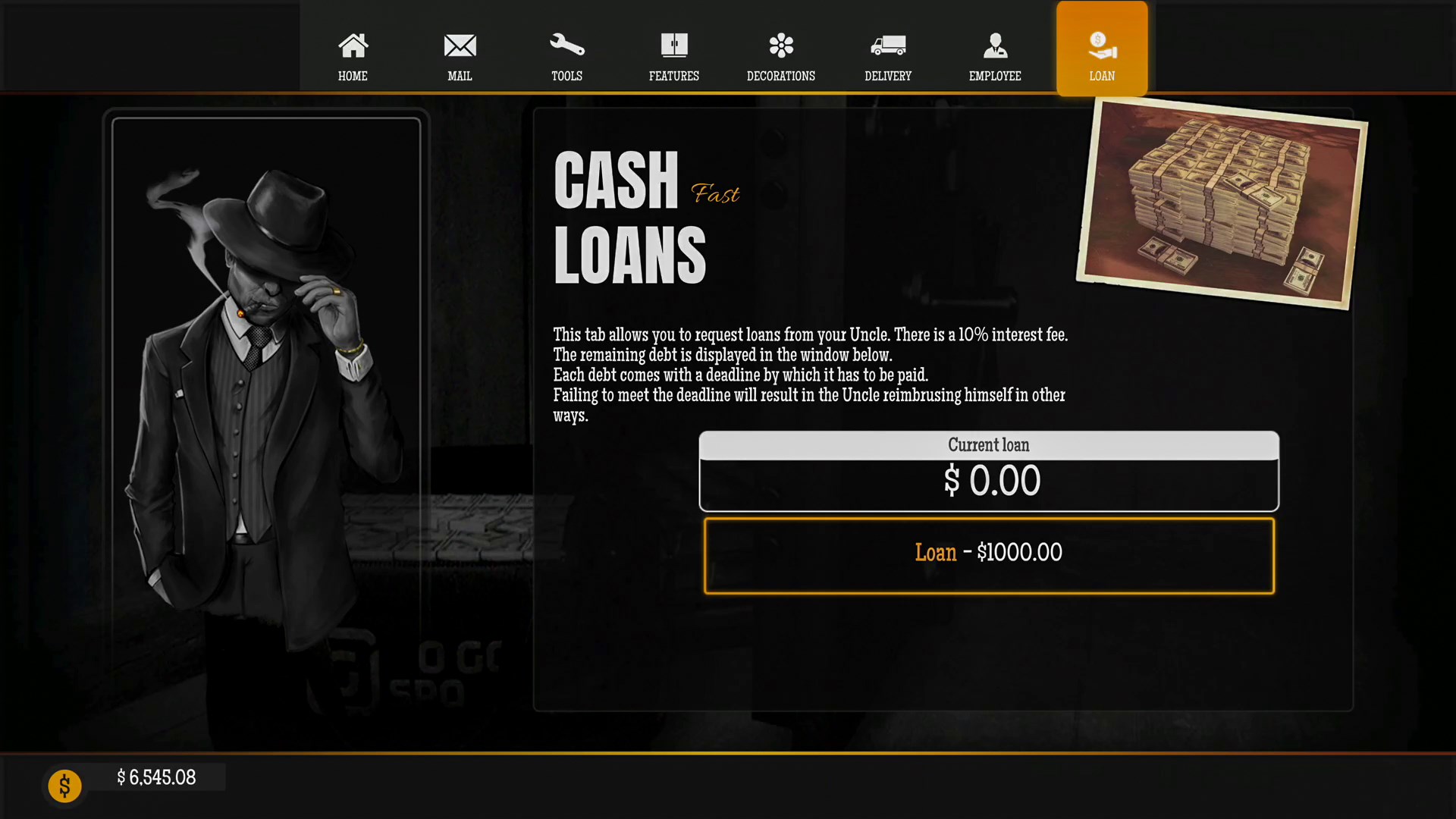Open the Employee section via person icon

click(x=995, y=45)
